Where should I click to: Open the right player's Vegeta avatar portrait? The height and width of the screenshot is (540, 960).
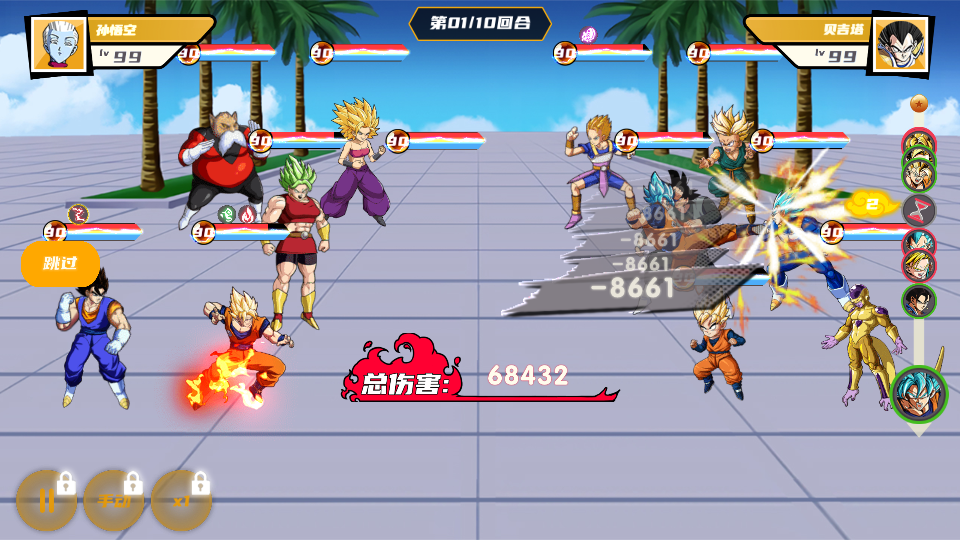(900, 44)
